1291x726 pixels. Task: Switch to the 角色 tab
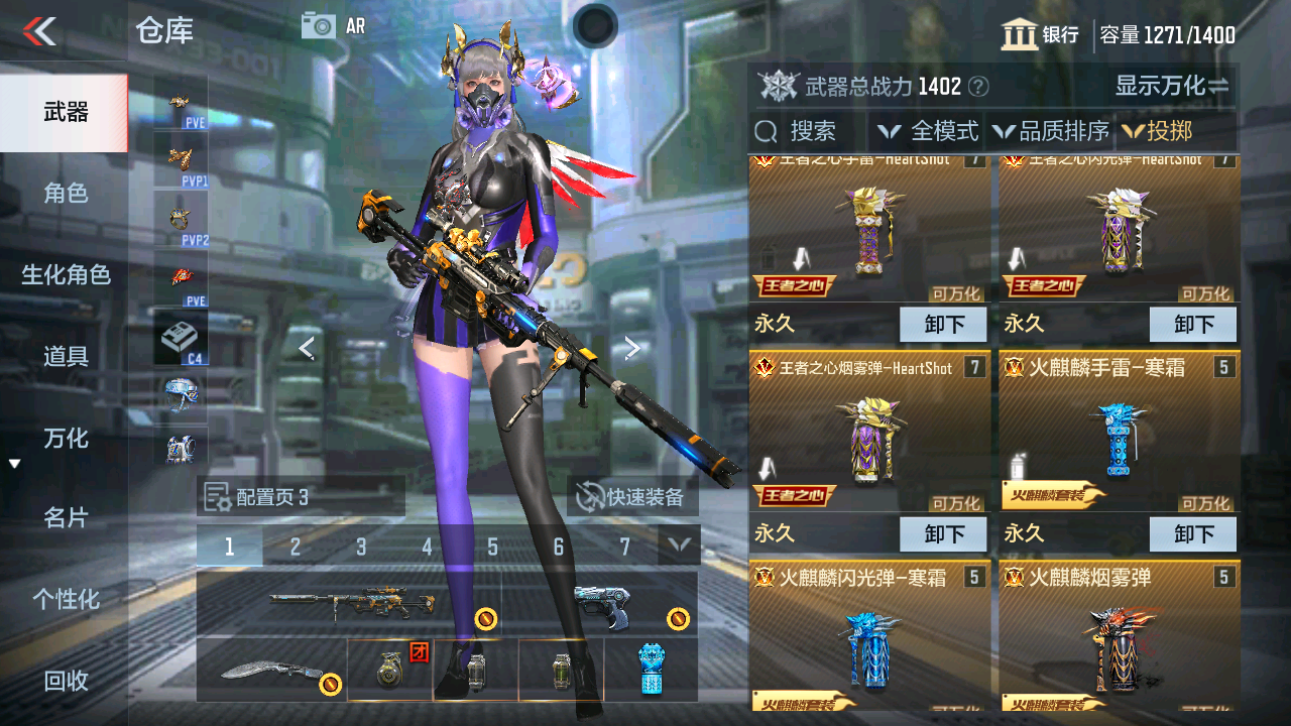pyautogui.click(x=65, y=194)
